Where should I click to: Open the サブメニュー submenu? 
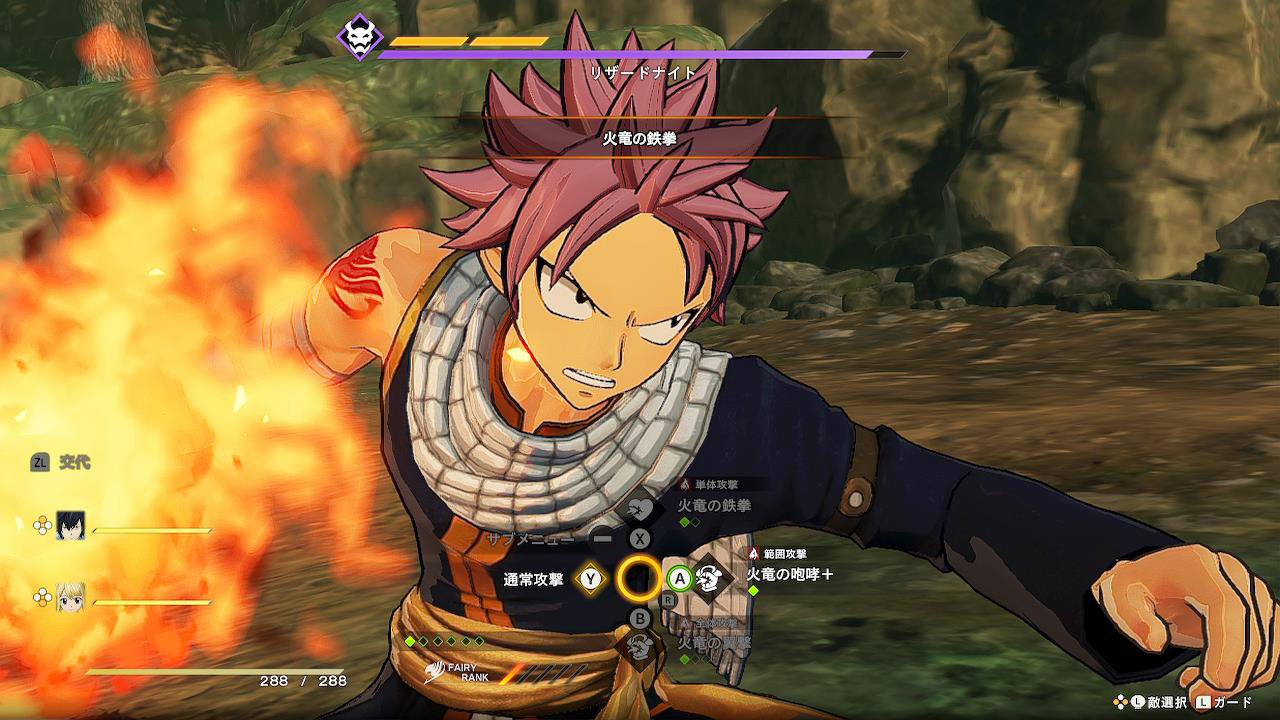pyautogui.click(x=601, y=538)
